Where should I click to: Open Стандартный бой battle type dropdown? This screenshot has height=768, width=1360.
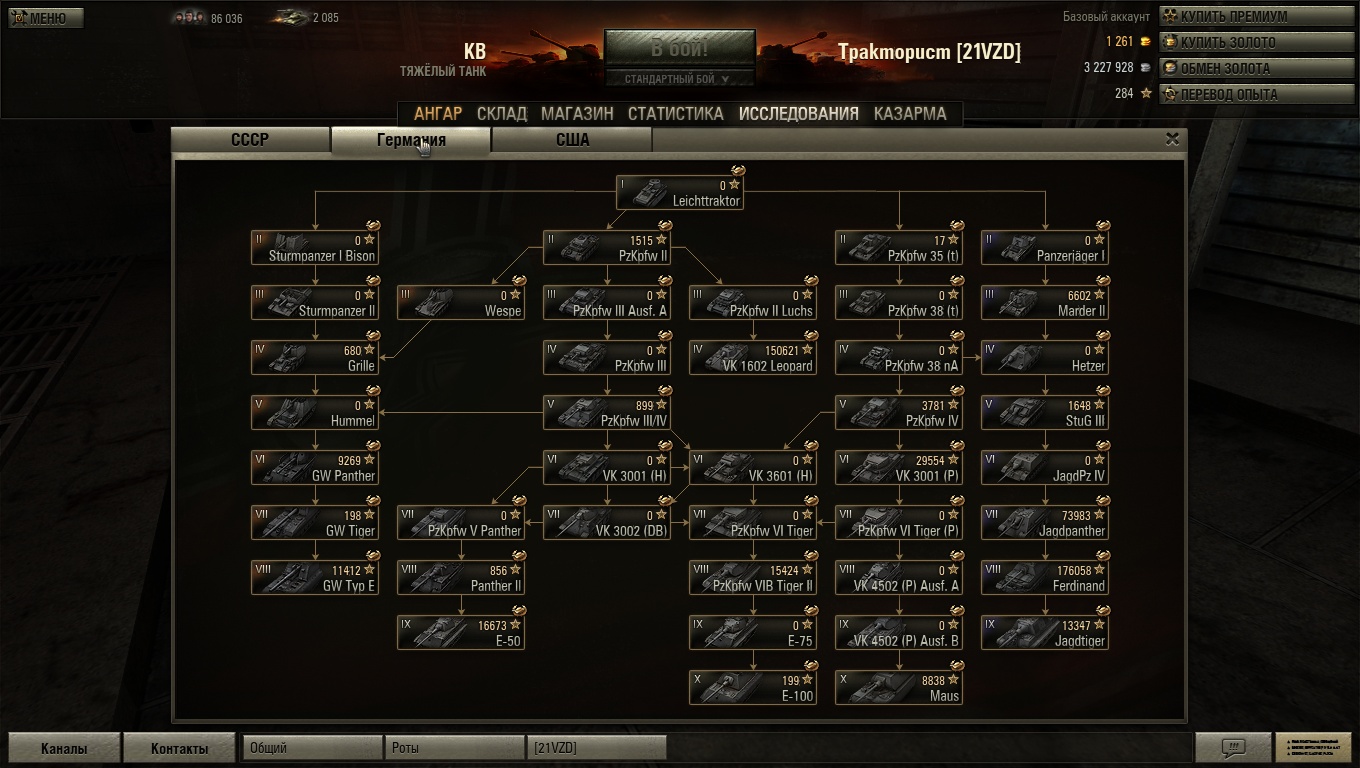pyautogui.click(x=679, y=79)
